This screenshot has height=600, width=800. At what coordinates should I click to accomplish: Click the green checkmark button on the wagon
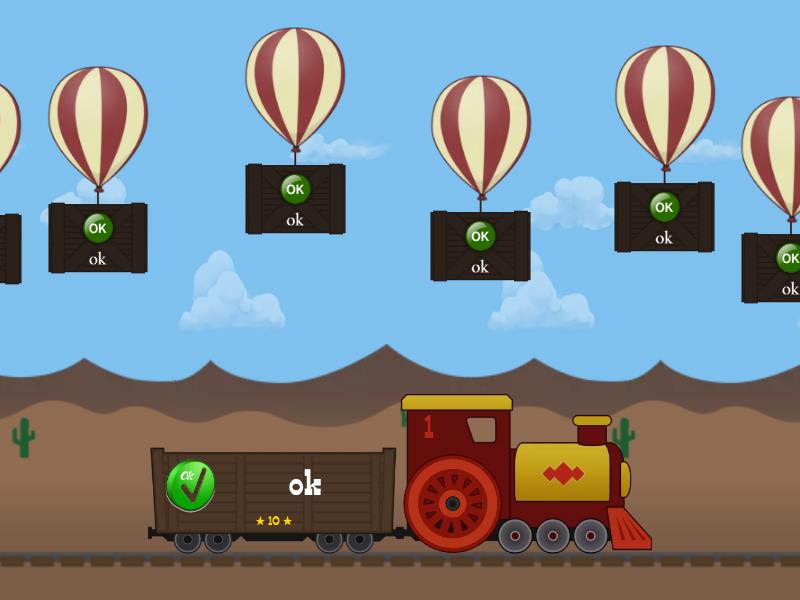point(191,486)
